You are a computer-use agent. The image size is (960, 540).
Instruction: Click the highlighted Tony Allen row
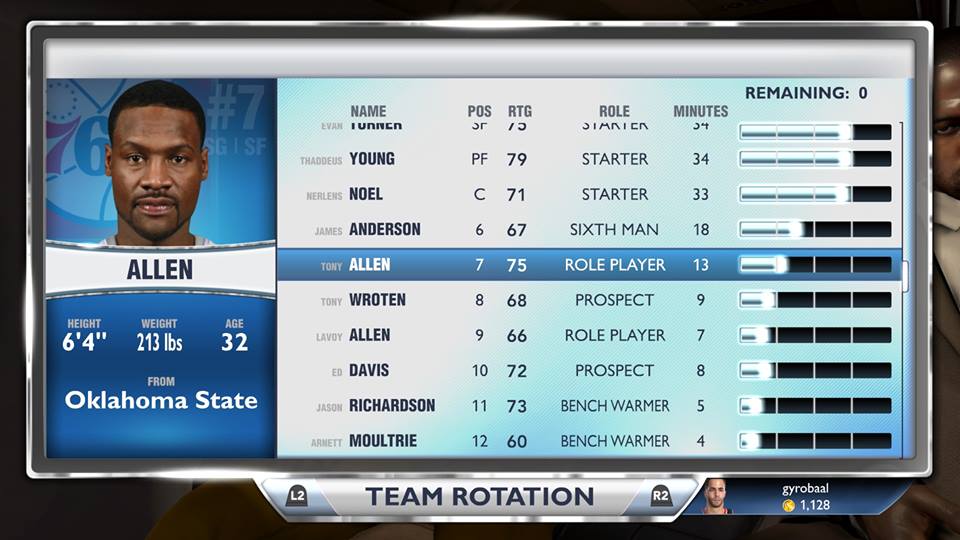pos(590,265)
